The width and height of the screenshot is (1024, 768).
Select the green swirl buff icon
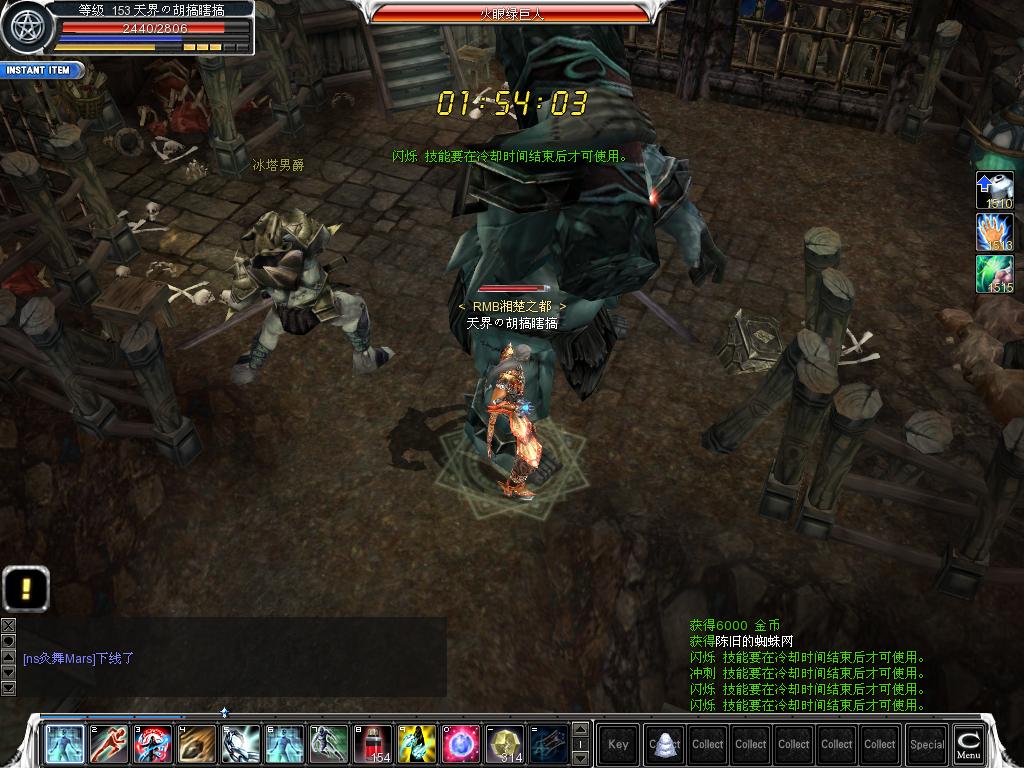(995, 274)
